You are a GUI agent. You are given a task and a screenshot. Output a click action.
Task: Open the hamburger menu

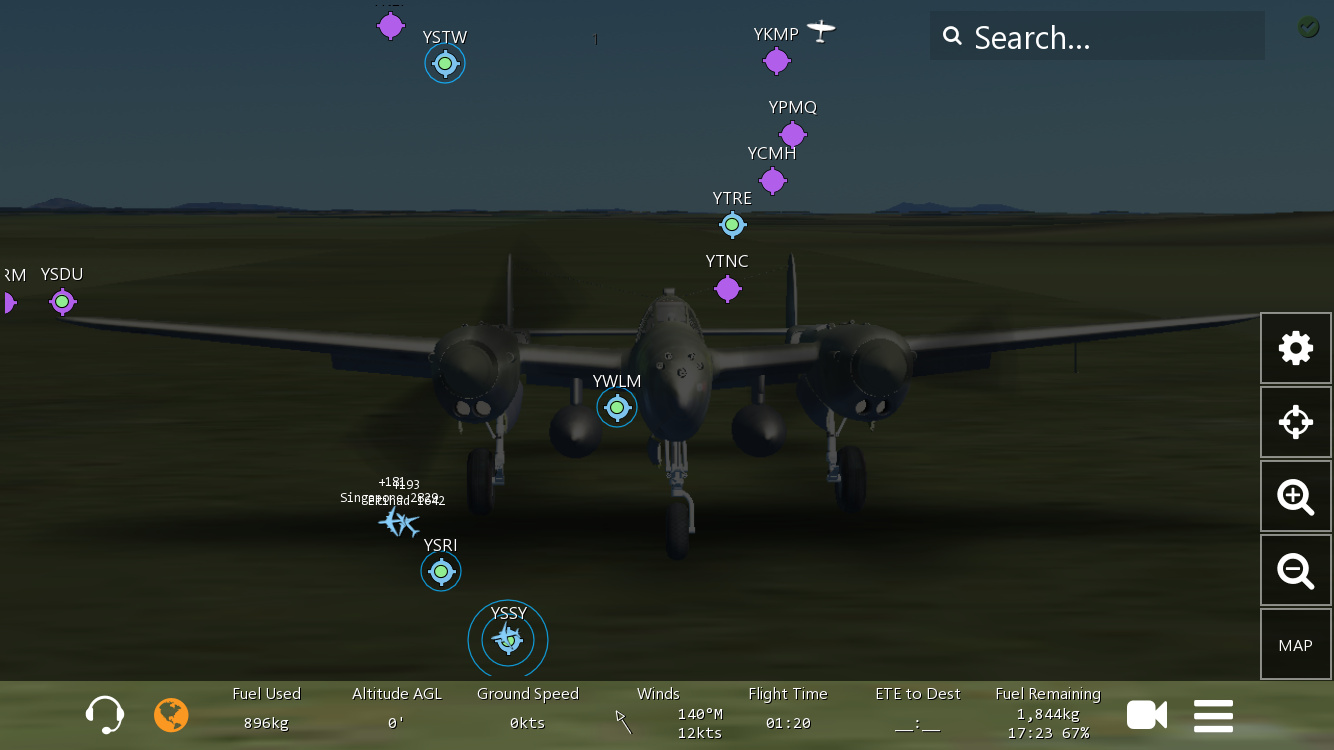[1213, 715]
